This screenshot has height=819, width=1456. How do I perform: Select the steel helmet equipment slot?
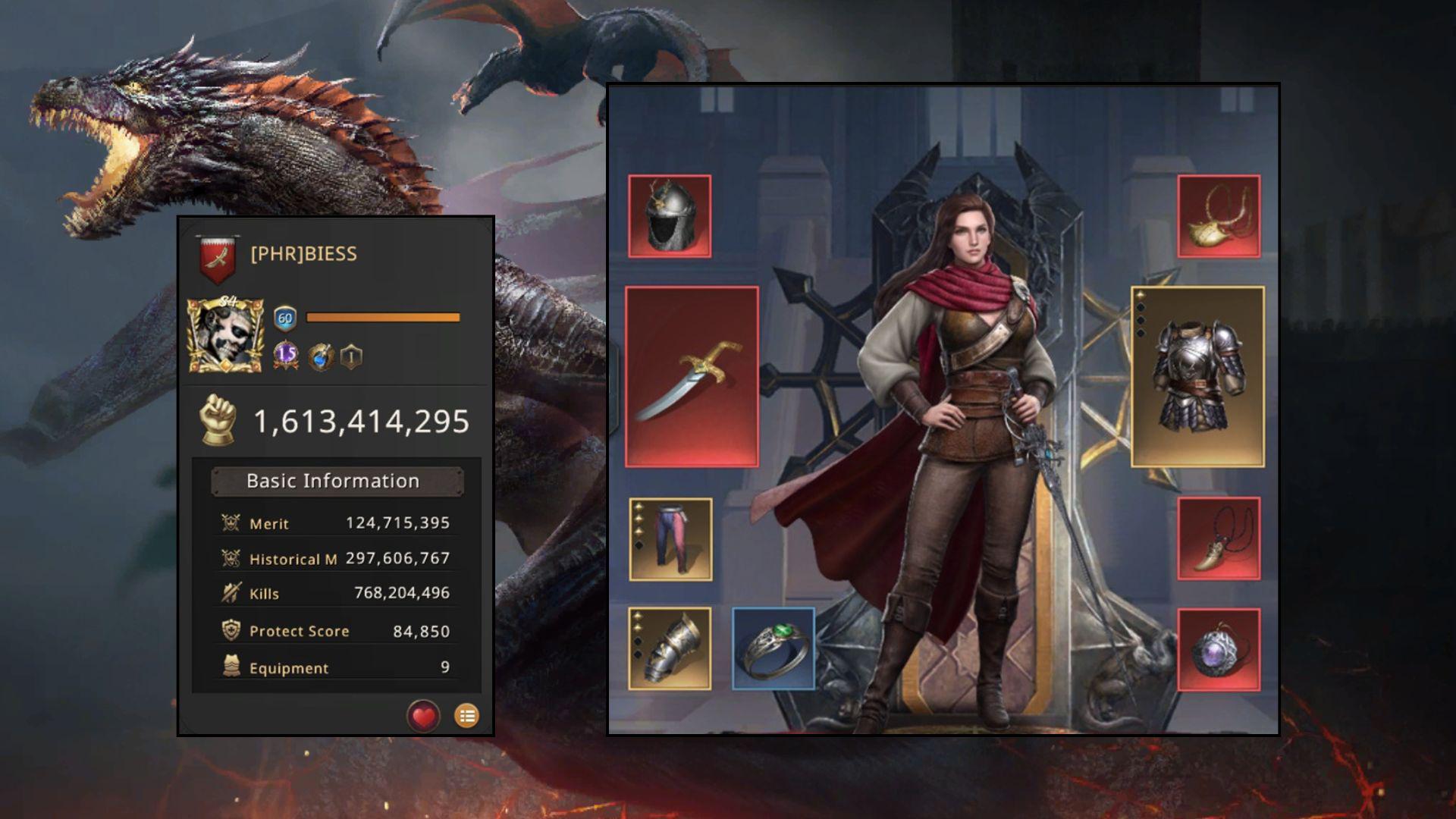[670, 217]
